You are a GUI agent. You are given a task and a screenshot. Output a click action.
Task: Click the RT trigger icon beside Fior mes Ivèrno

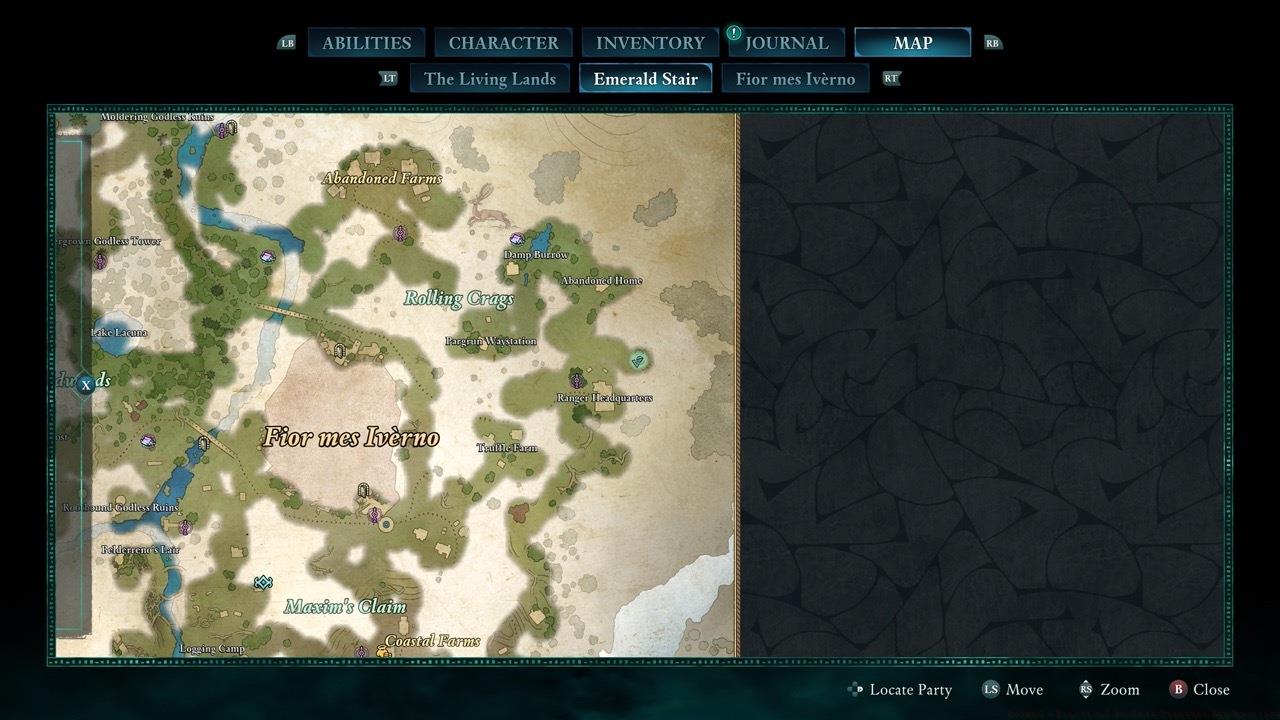(x=891, y=77)
